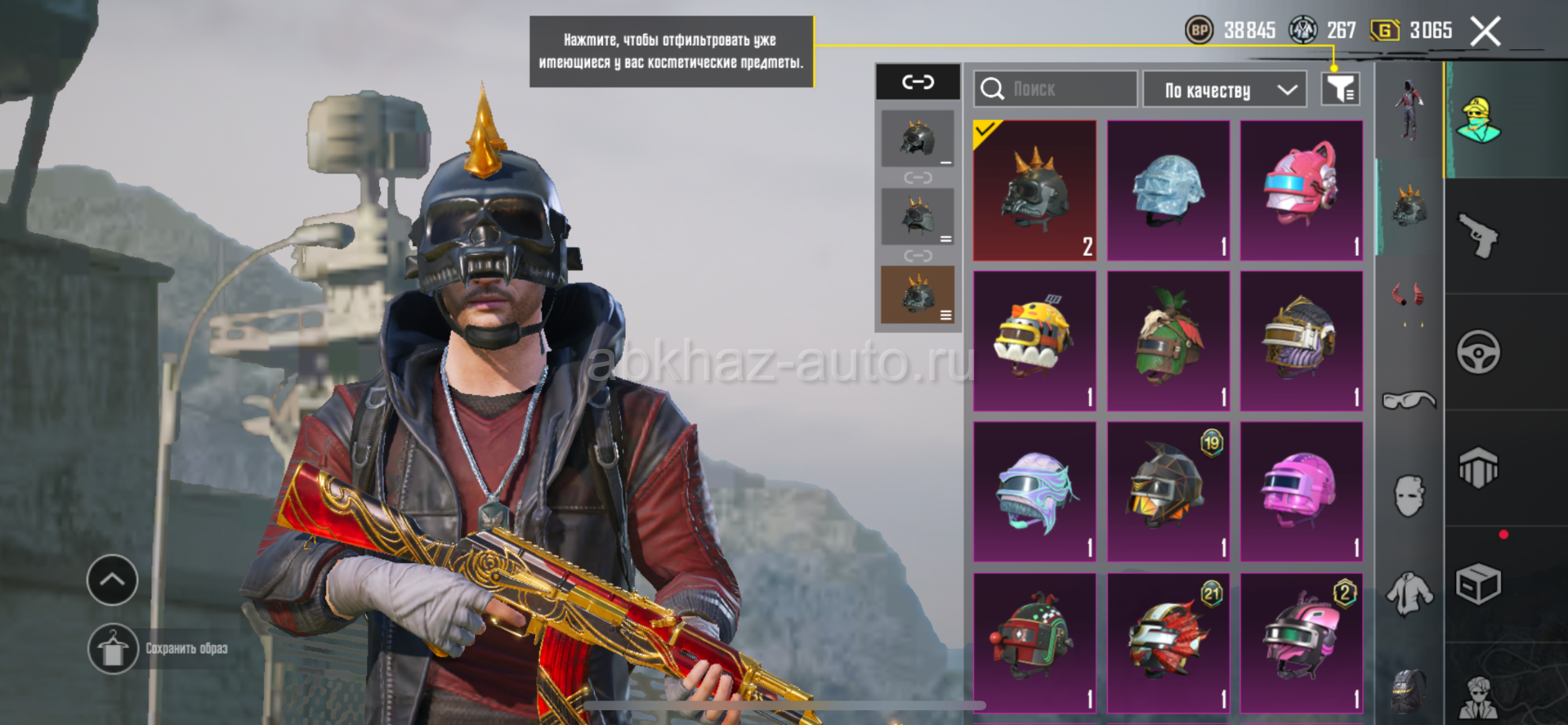Collapse the panel with the up-arrow circle button
This screenshot has height=725, width=1568.
pyautogui.click(x=113, y=580)
